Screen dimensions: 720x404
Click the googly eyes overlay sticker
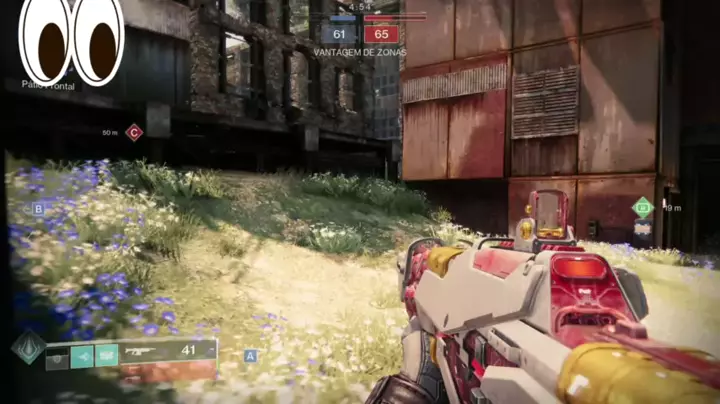tap(72, 40)
